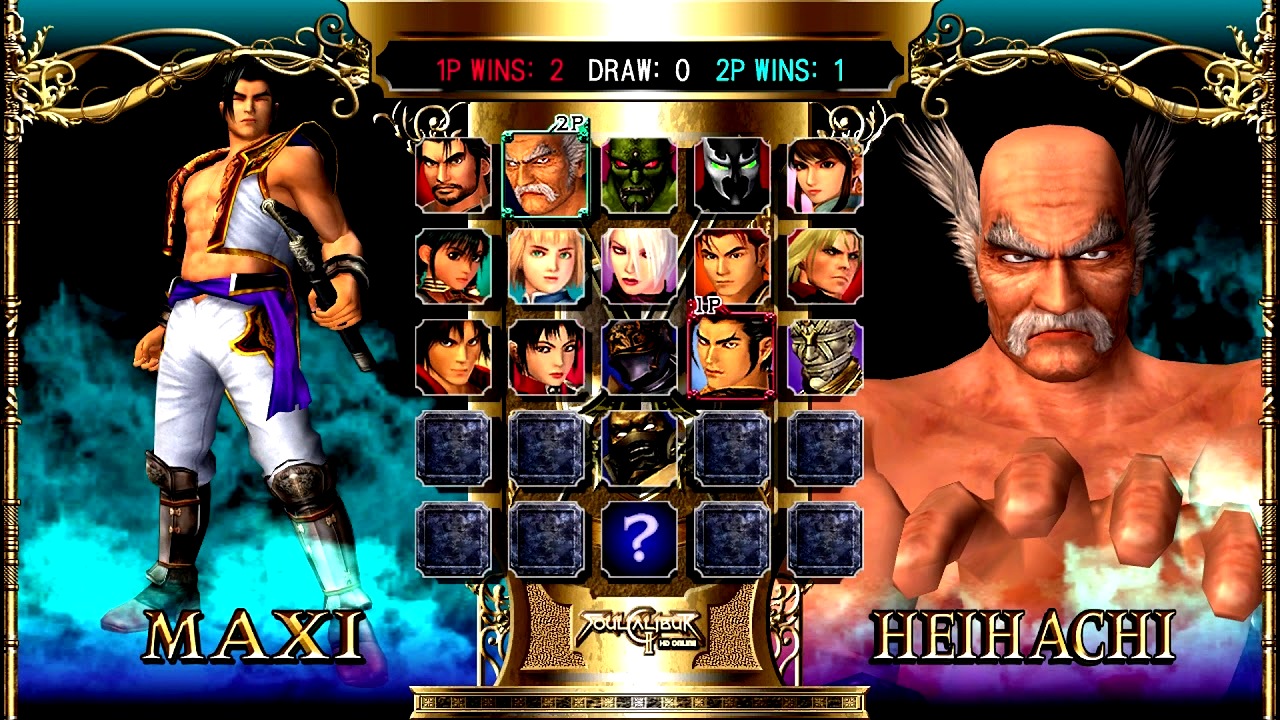The width and height of the screenshot is (1280, 720).
Task: Pick the blond man Raphael's portrait
Action: click(825, 266)
